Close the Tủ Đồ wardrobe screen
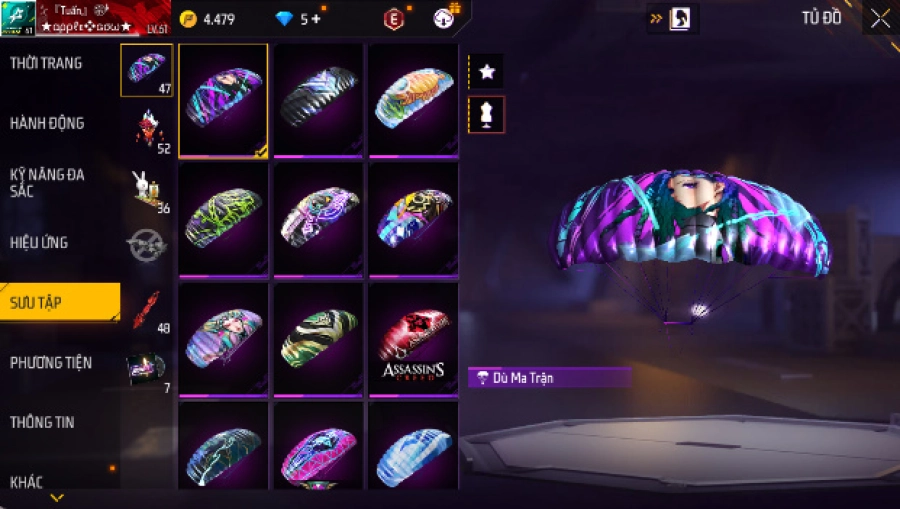The width and height of the screenshot is (900, 509). (880, 19)
